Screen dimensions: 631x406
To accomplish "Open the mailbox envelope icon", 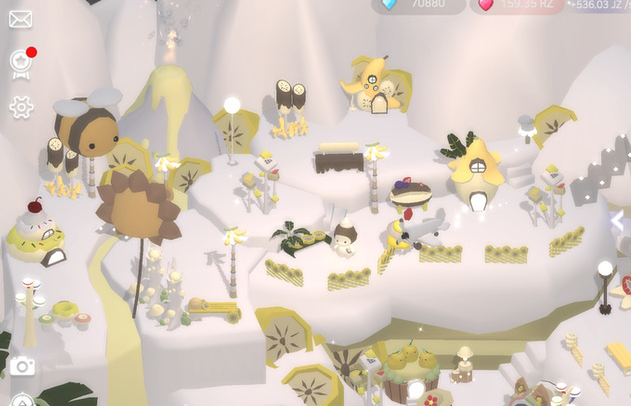I will click(20, 19).
